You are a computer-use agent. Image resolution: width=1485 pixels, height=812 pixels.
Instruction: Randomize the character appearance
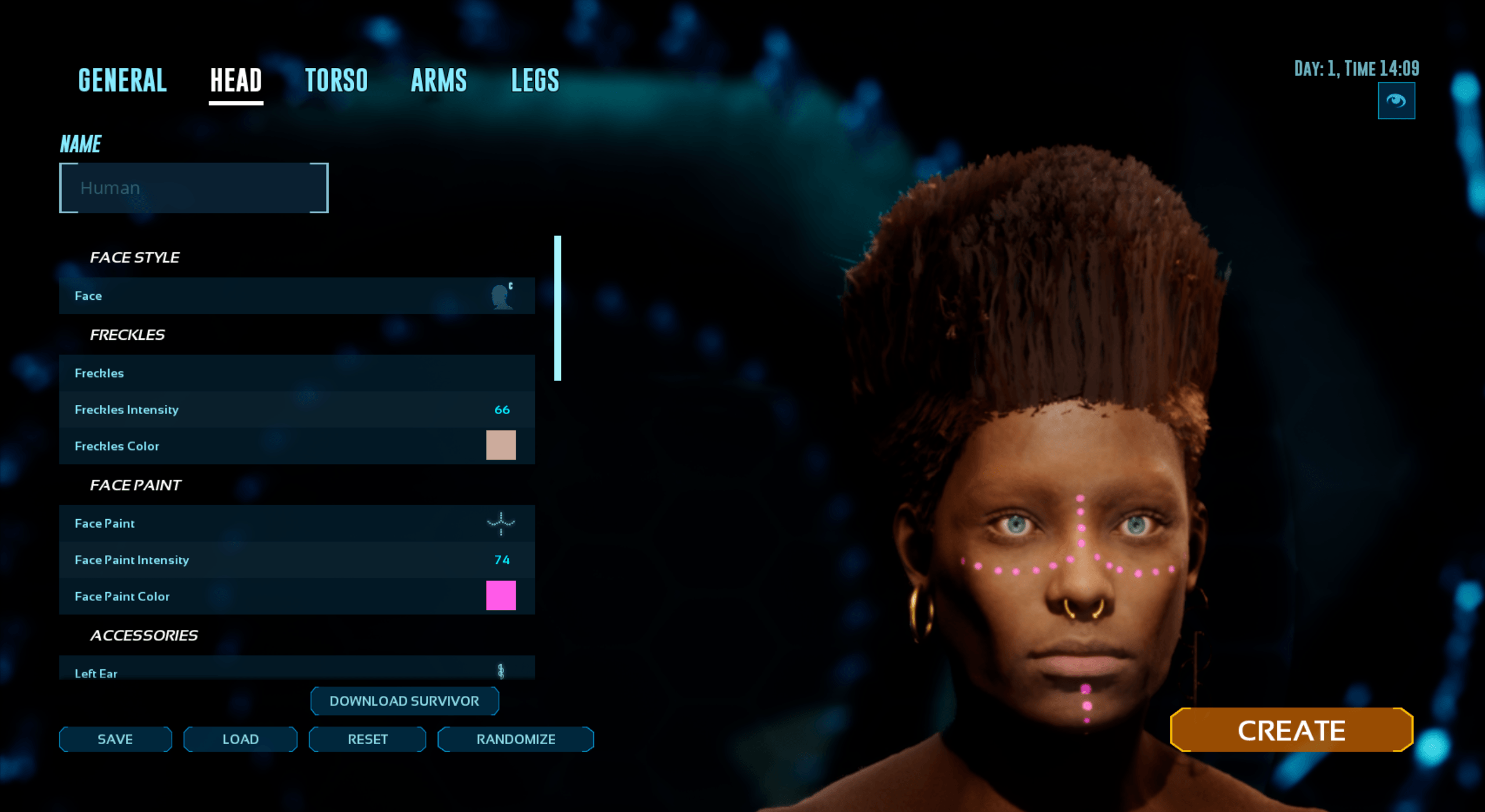(515, 739)
